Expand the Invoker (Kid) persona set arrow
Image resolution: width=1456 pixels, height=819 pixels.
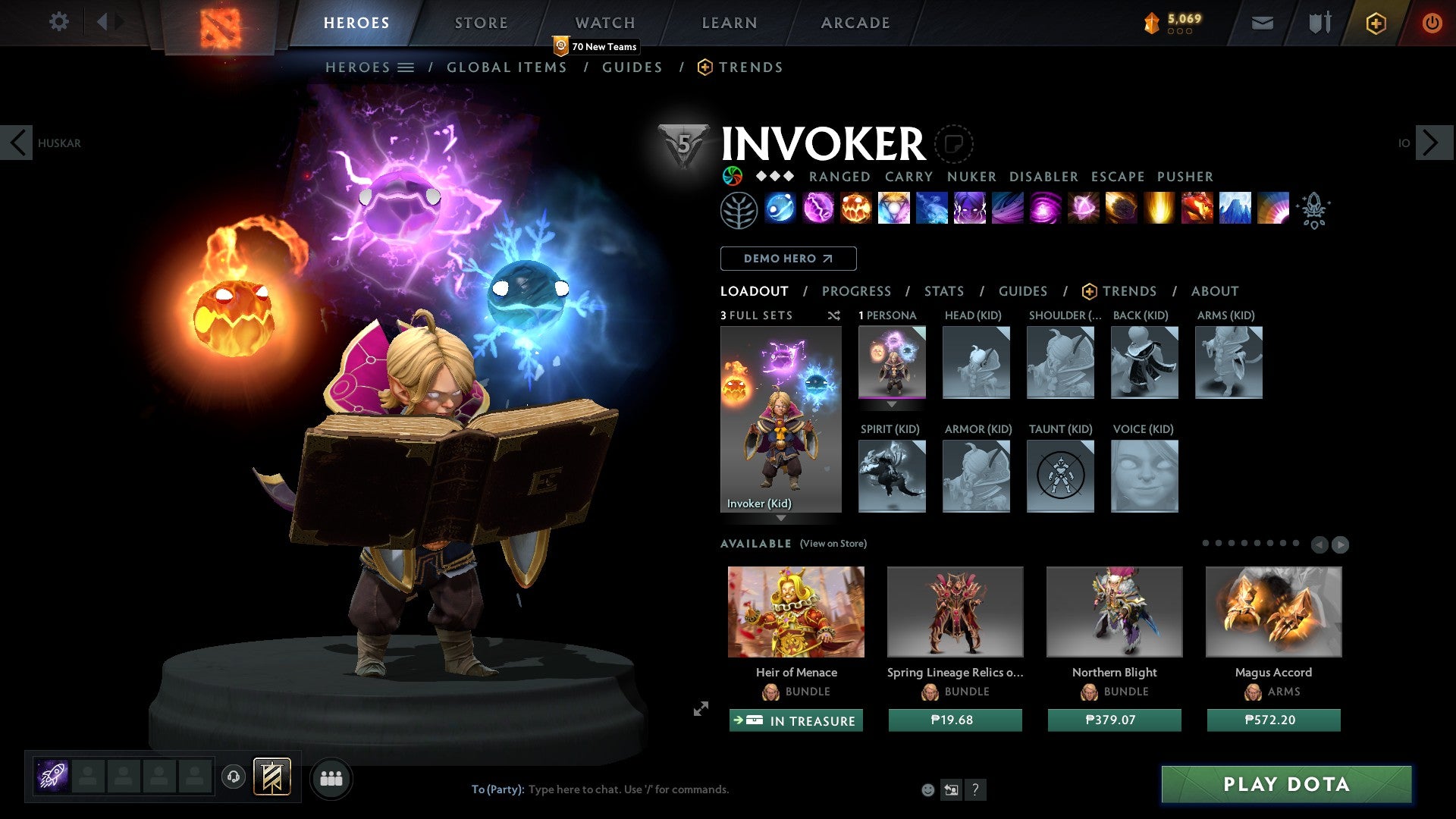tap(781, 517)
